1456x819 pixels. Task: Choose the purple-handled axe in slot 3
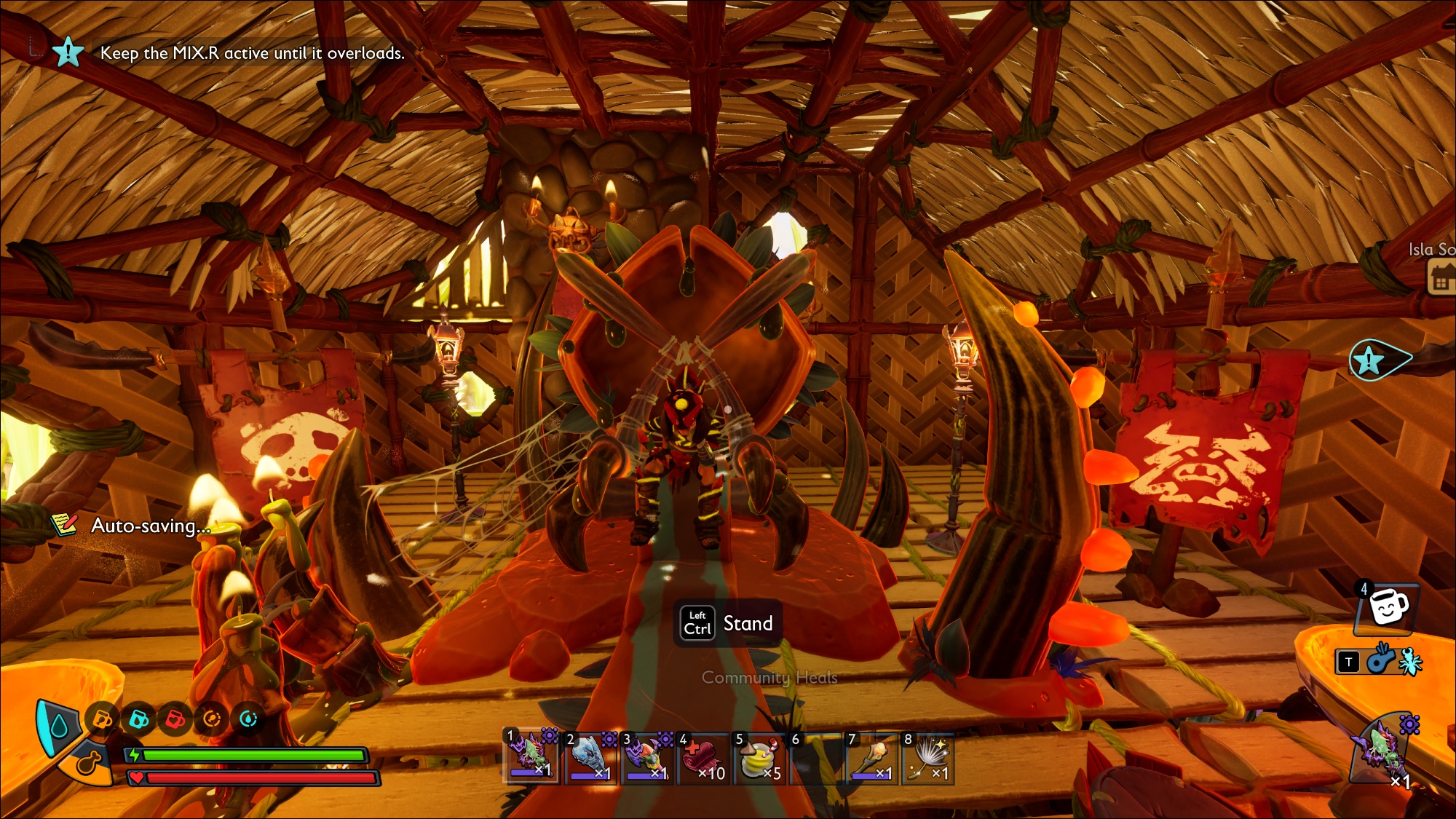pos(645,757)
